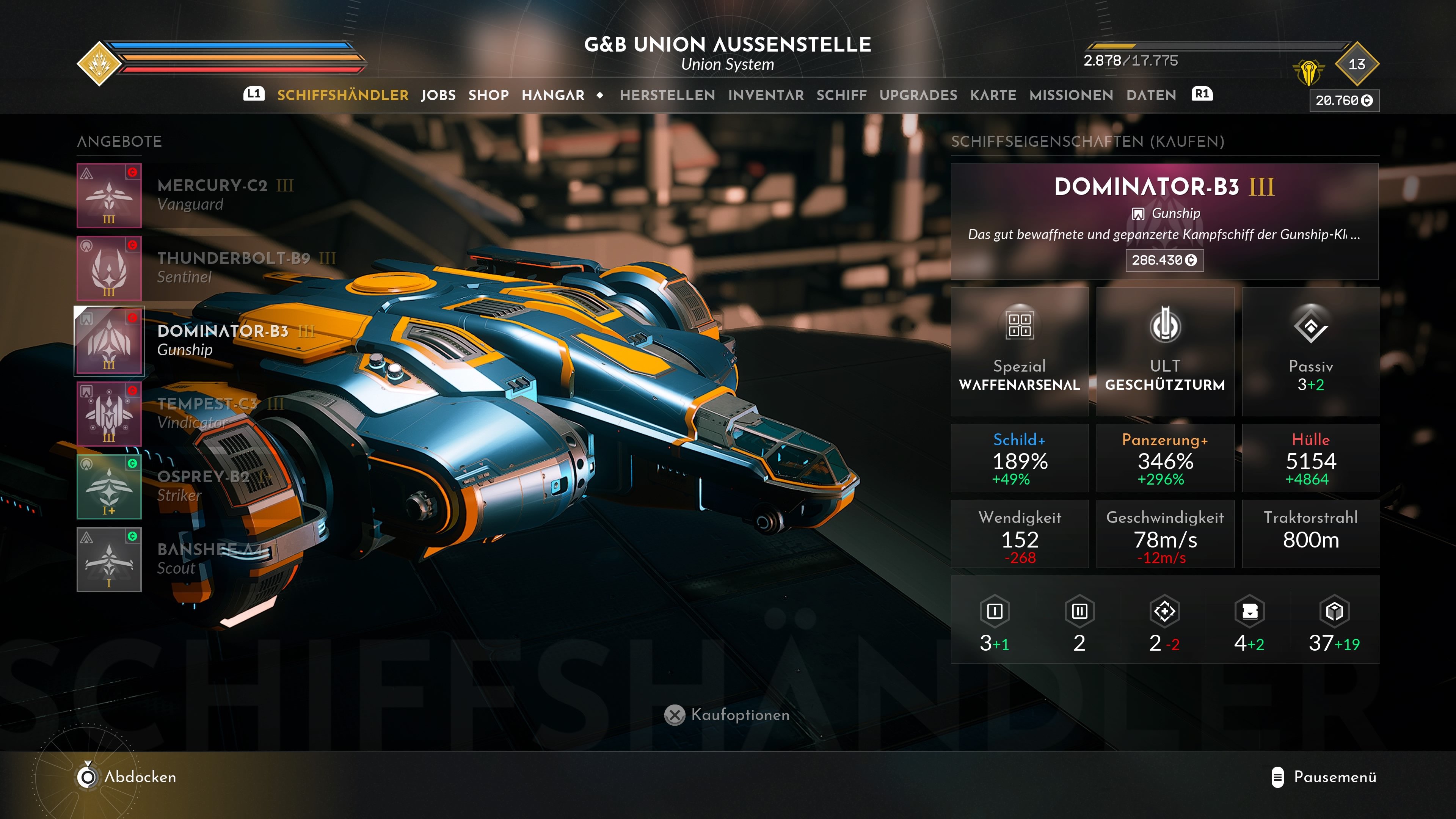Click the Pausemenü icon
Screen dimensions: 1456x819
pyautogui.click(x=1277, y=777)
